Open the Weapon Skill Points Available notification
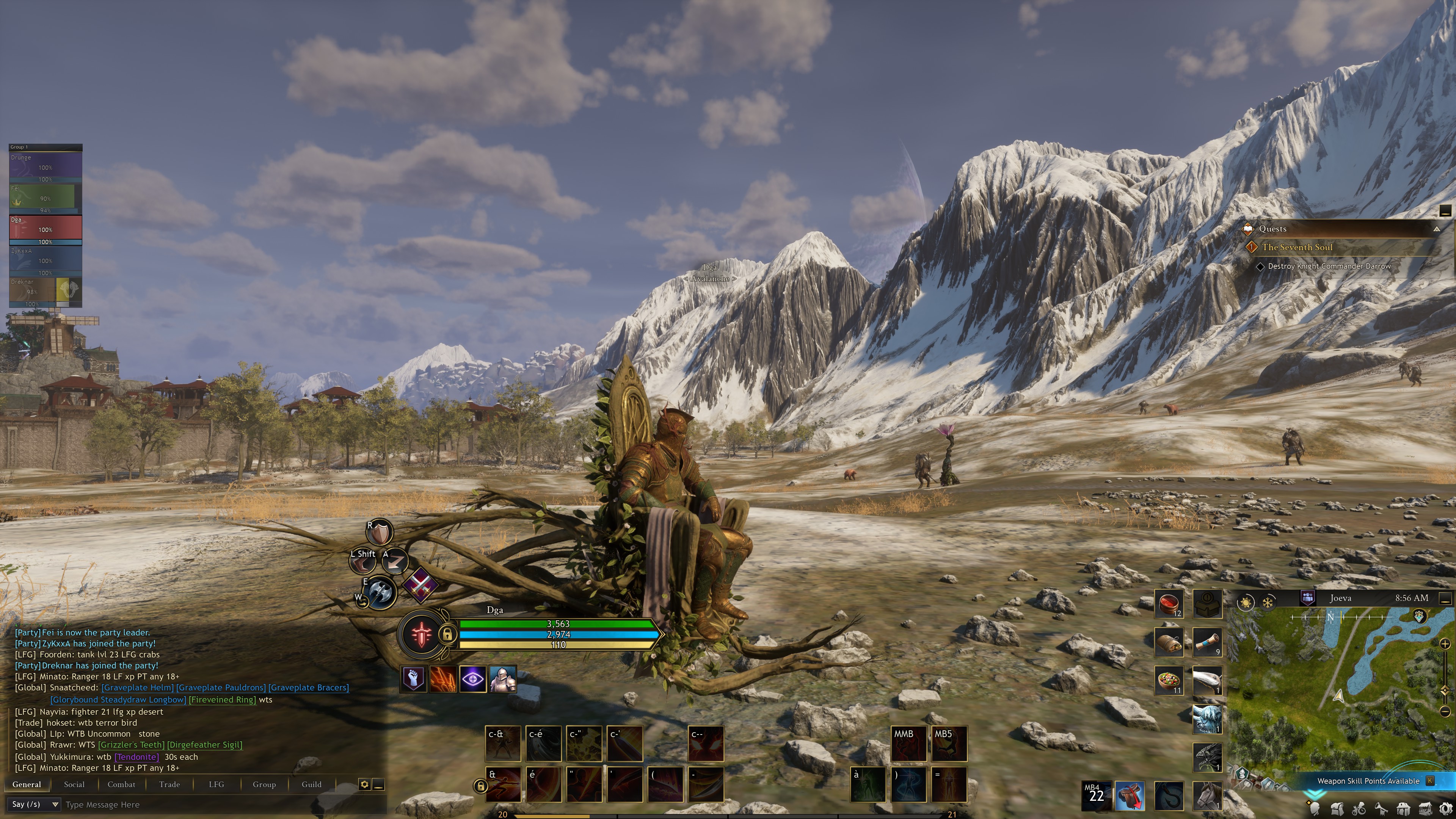 click(x=1368, y=781)
